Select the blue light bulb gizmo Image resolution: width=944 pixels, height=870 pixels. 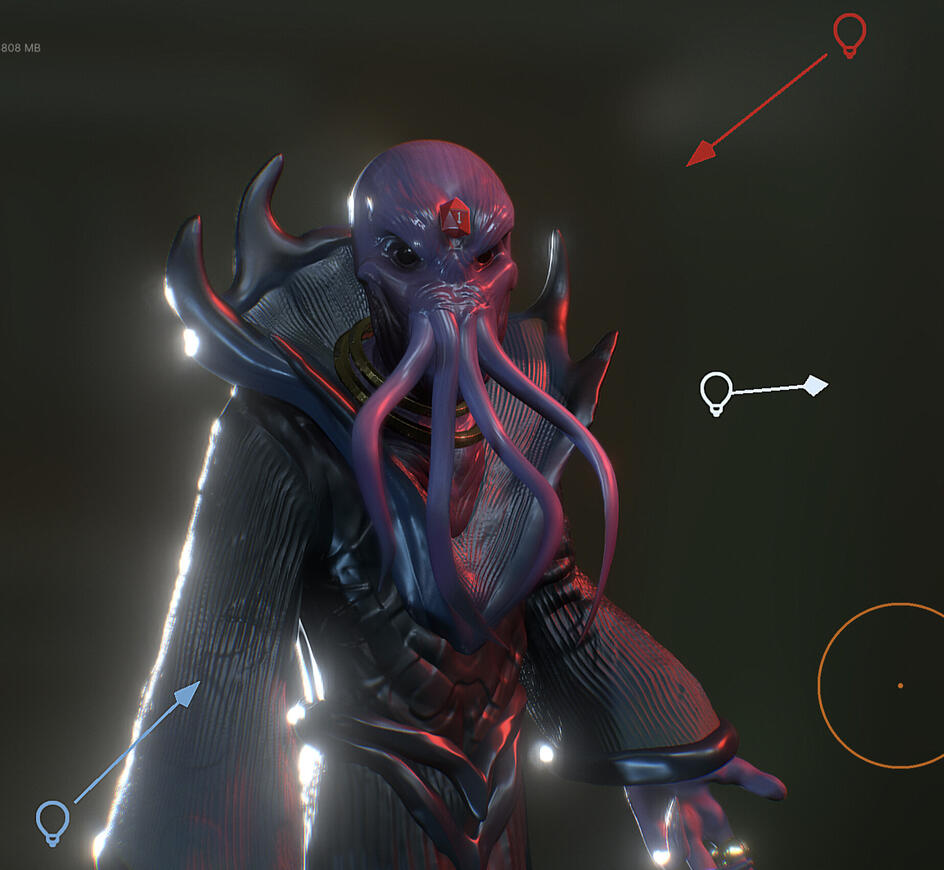coord(53,820)
